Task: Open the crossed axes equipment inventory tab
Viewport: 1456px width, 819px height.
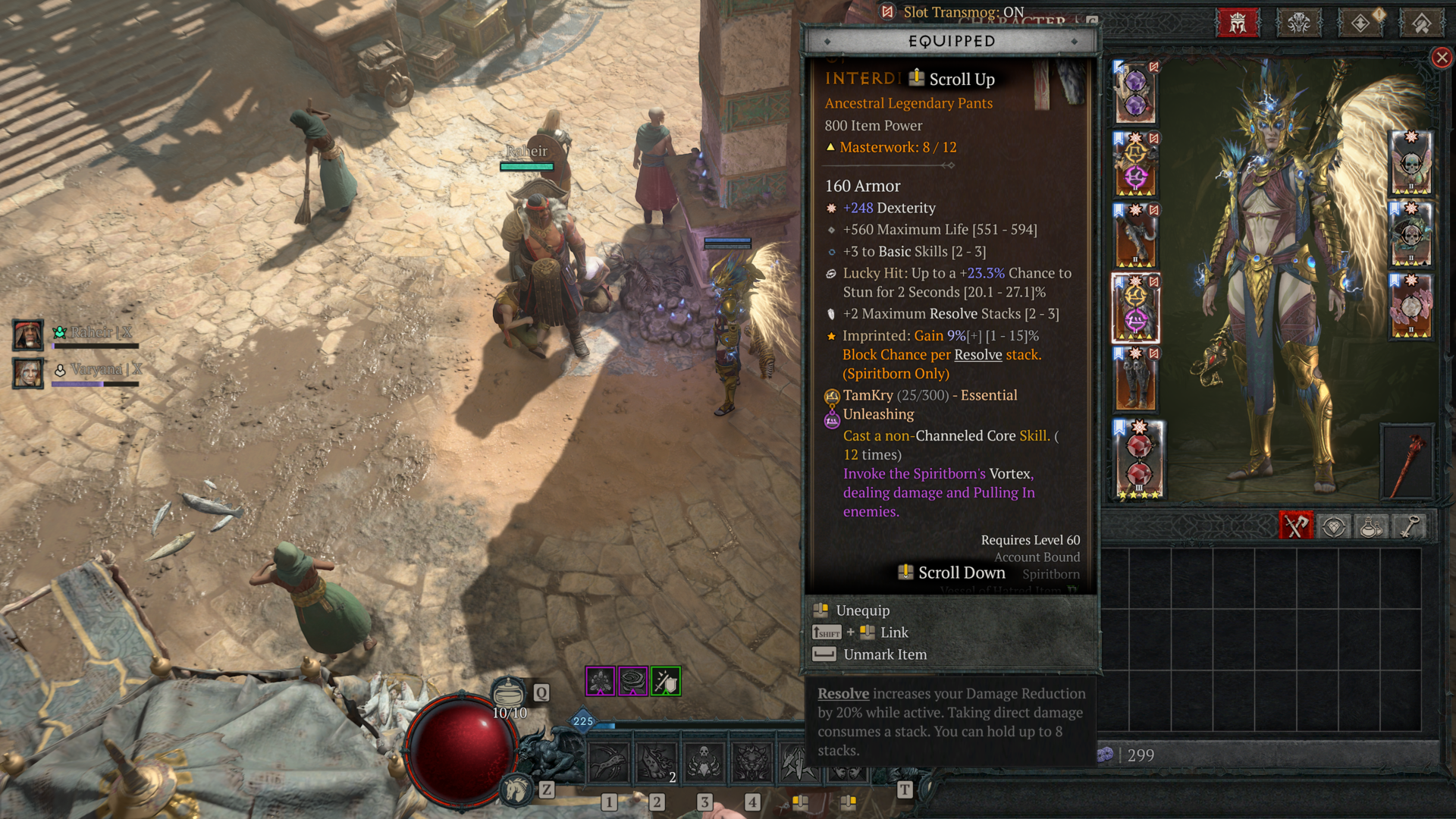Action: coord(1295,526)
